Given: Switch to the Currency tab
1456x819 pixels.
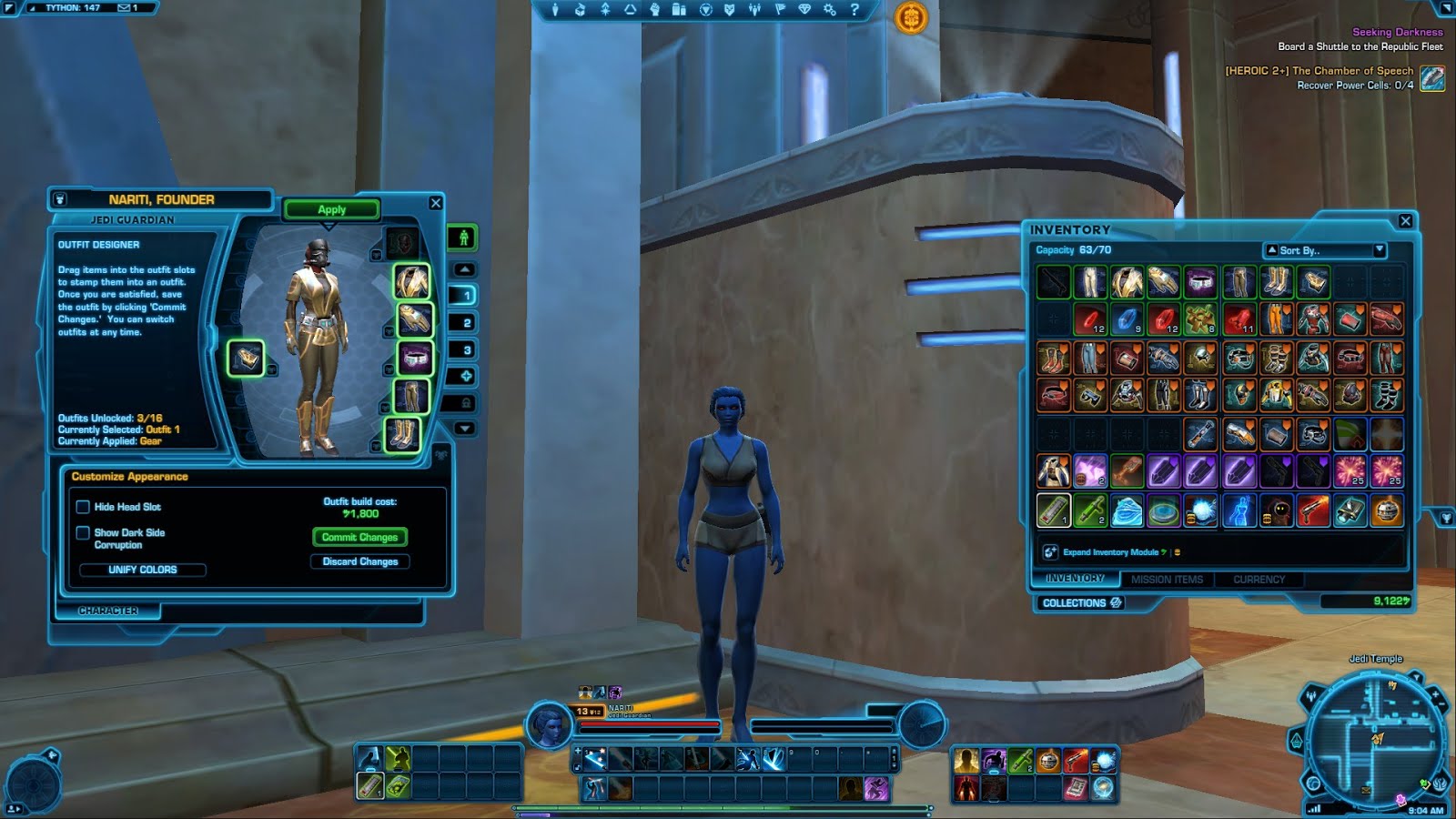Looking at the screenshot, I should [1260, 579].
